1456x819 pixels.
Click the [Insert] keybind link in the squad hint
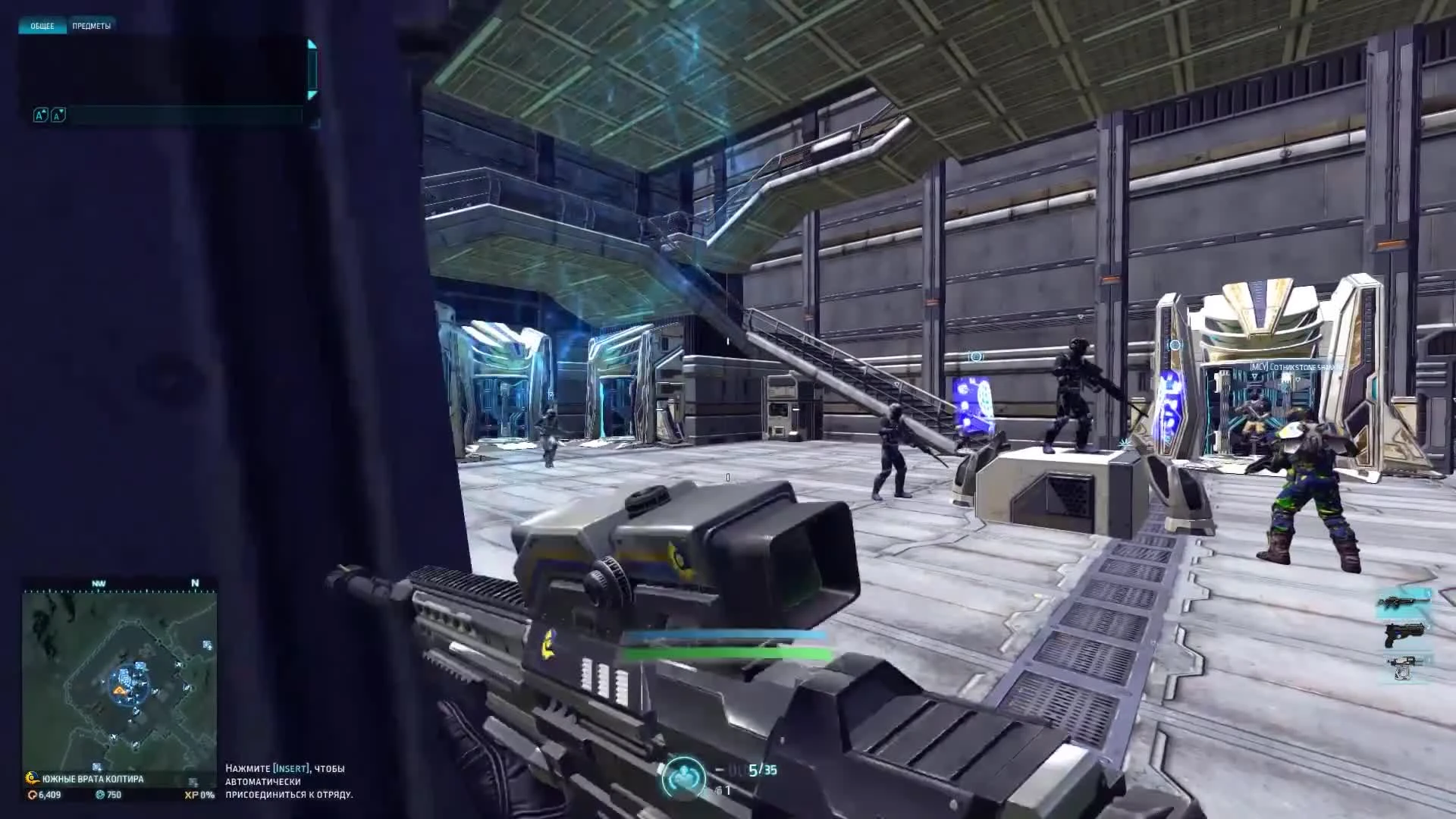click(290, 767)
